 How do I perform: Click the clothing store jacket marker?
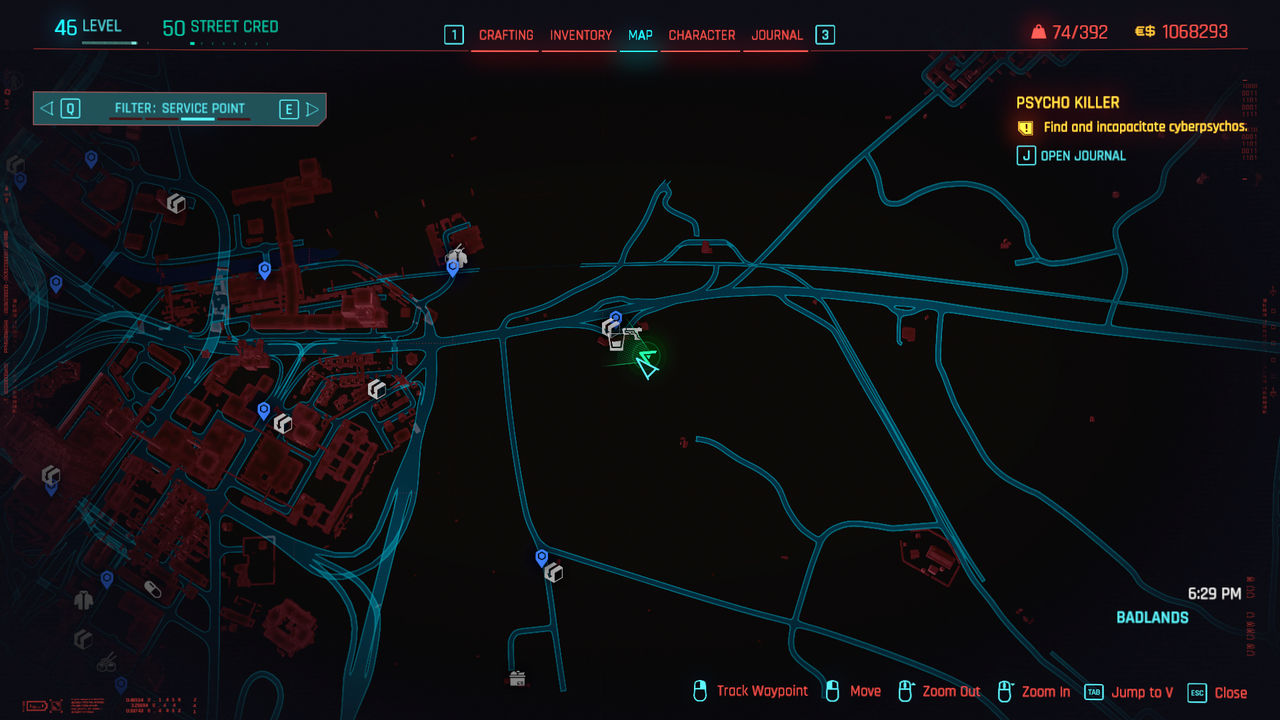83,600
